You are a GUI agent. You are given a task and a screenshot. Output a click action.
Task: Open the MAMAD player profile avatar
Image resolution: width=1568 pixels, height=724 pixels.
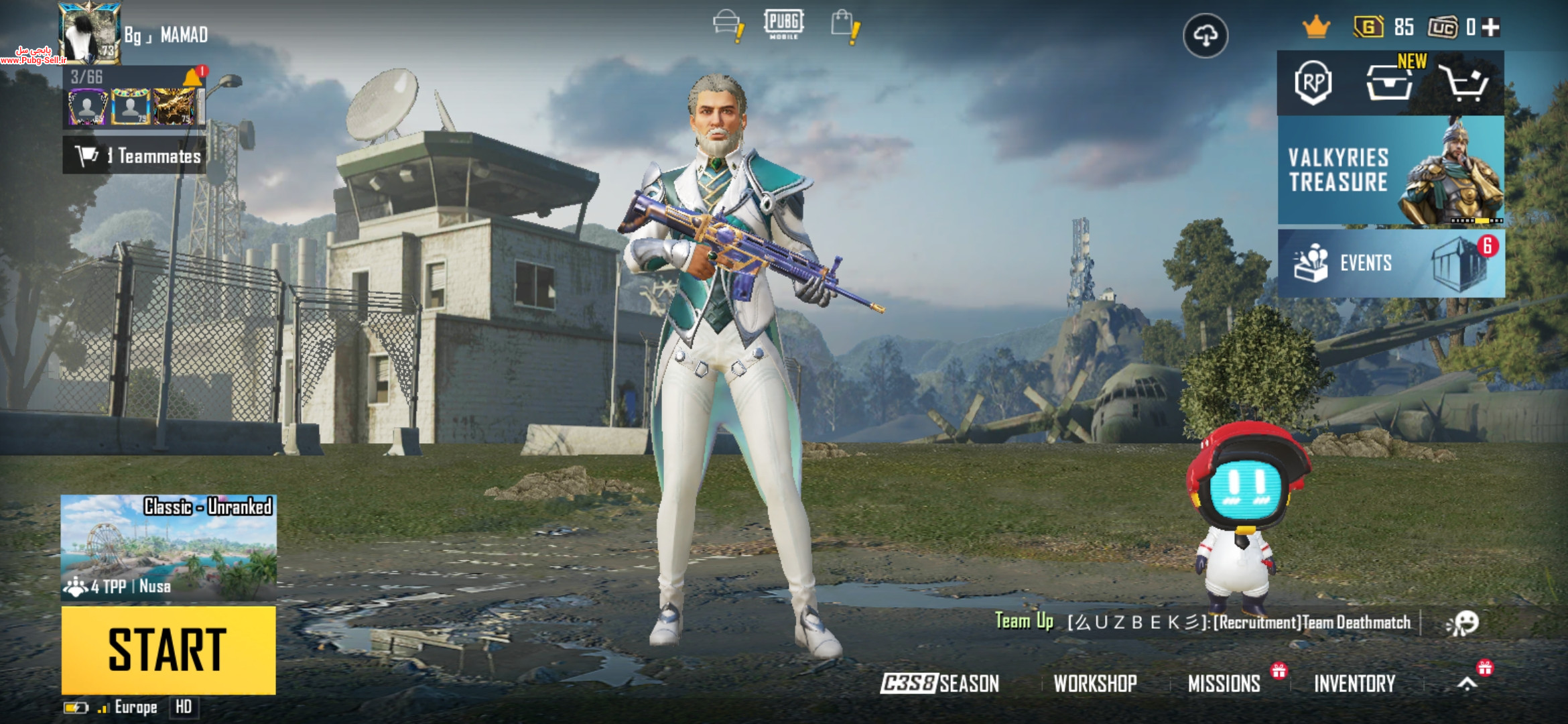(x=90, y=32)
